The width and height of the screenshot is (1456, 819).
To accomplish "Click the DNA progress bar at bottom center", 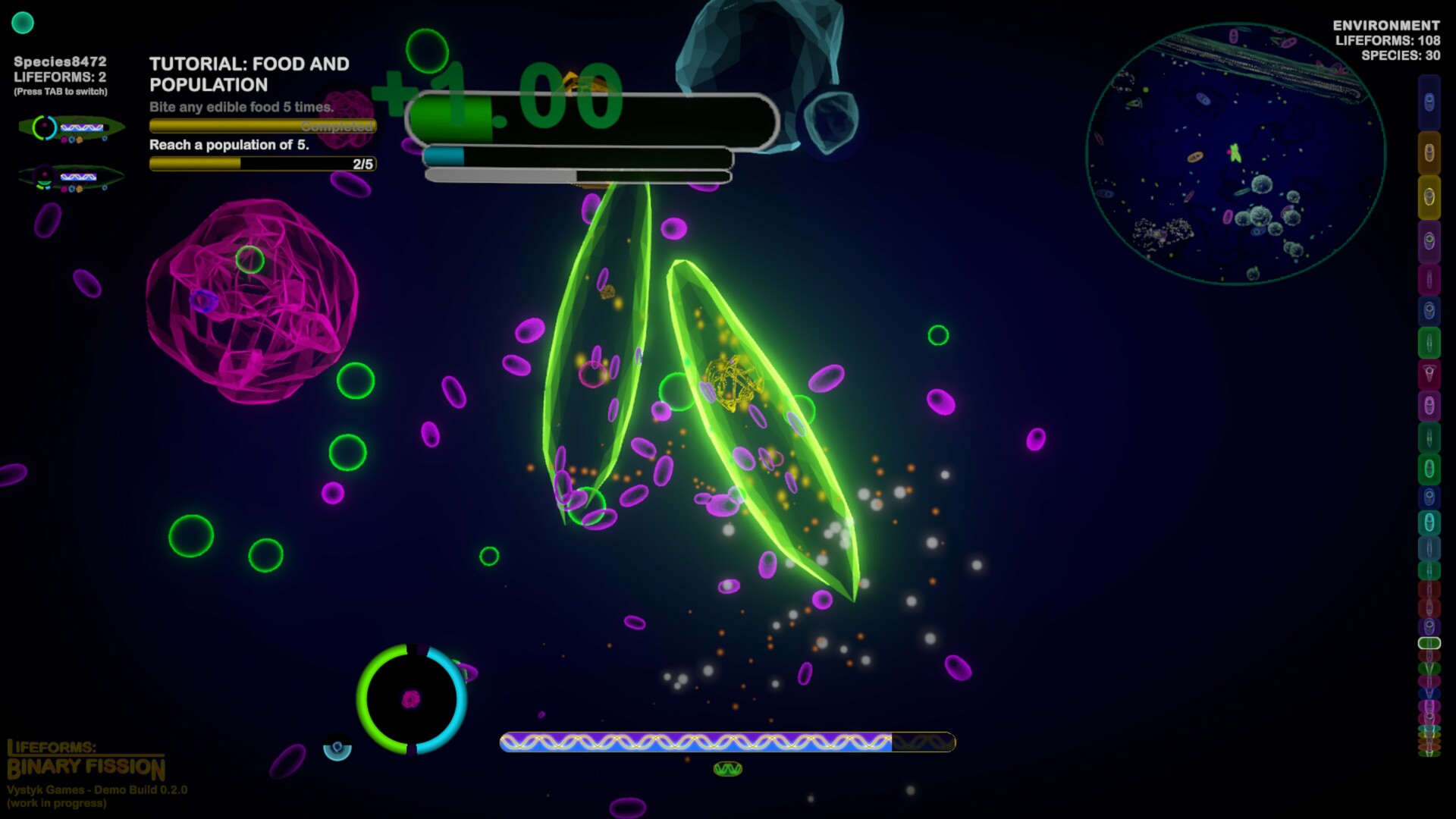I will click(x=726, y=744).
